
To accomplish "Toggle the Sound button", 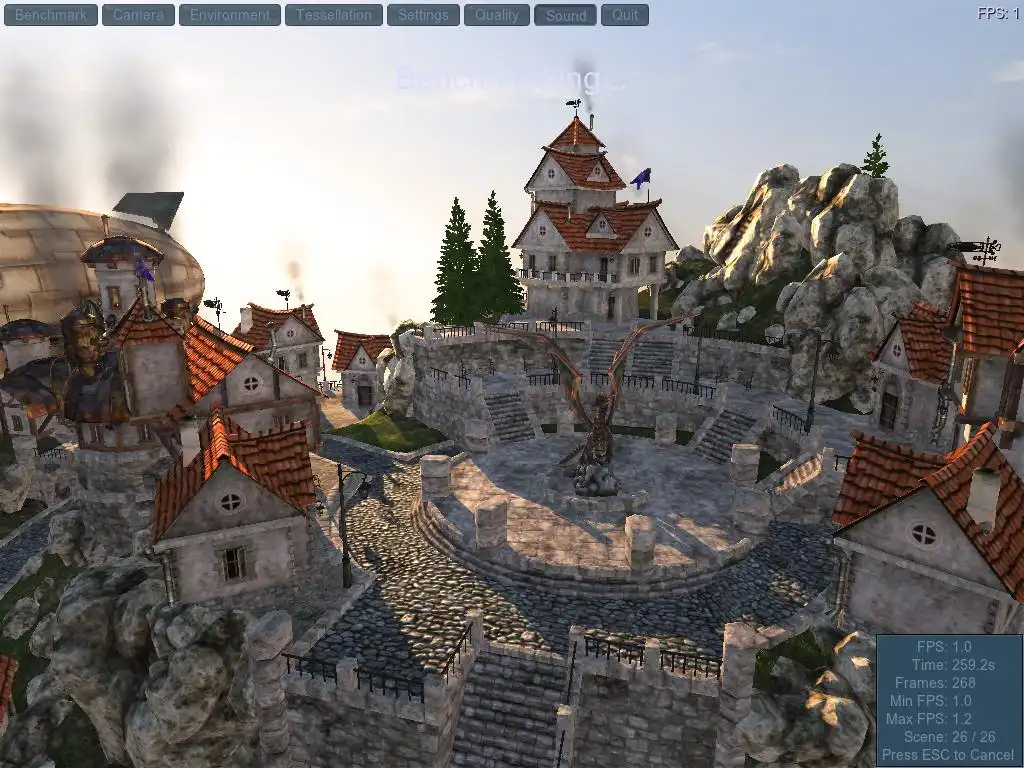I will pos(566,15).
